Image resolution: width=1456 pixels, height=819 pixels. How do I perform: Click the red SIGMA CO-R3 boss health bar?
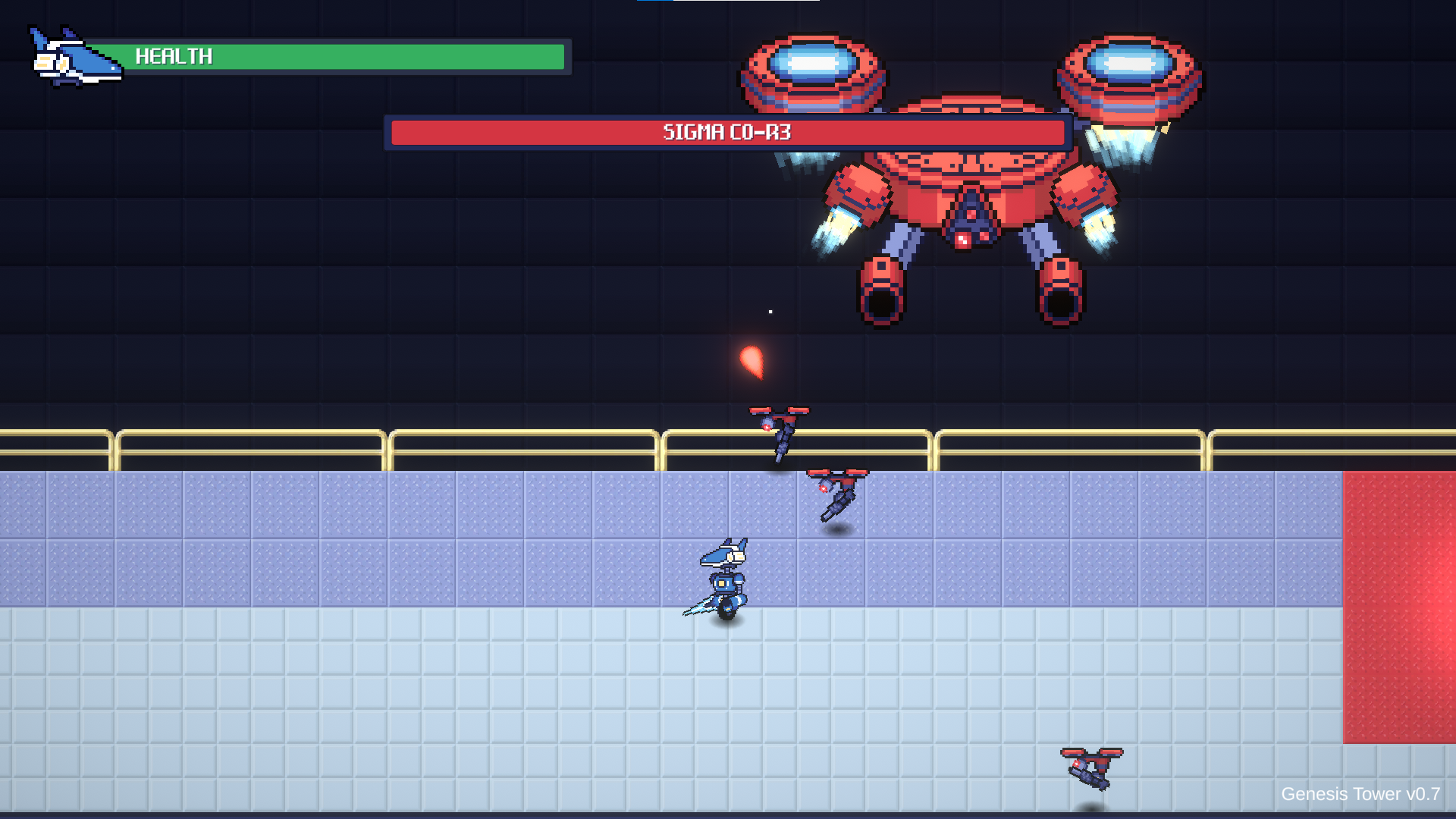(x=728, y=132)
